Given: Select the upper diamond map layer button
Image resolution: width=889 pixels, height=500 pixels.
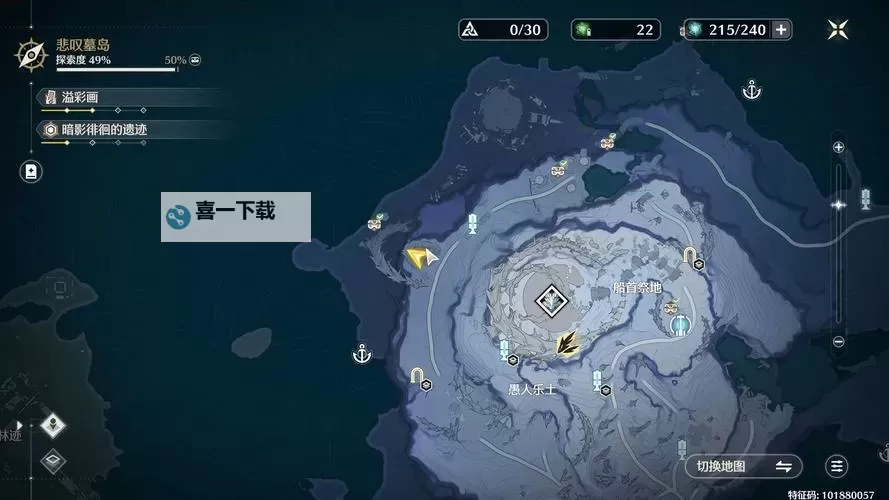Looking at the screenshot, I should click(51, 428).
